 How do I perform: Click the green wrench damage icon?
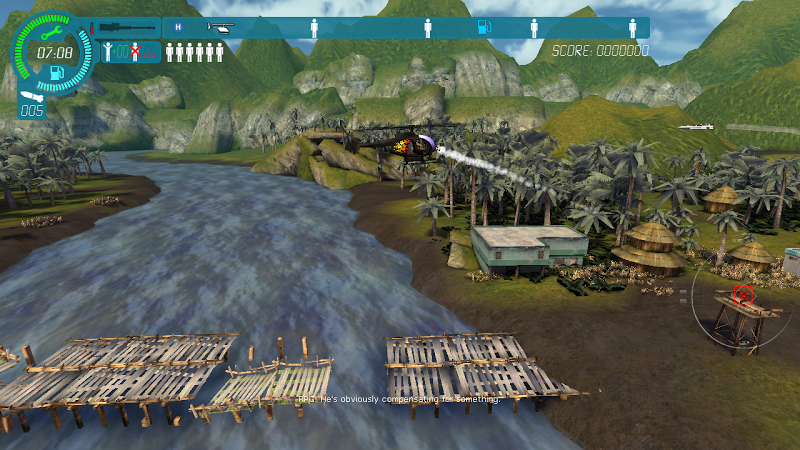coord(50,31)
